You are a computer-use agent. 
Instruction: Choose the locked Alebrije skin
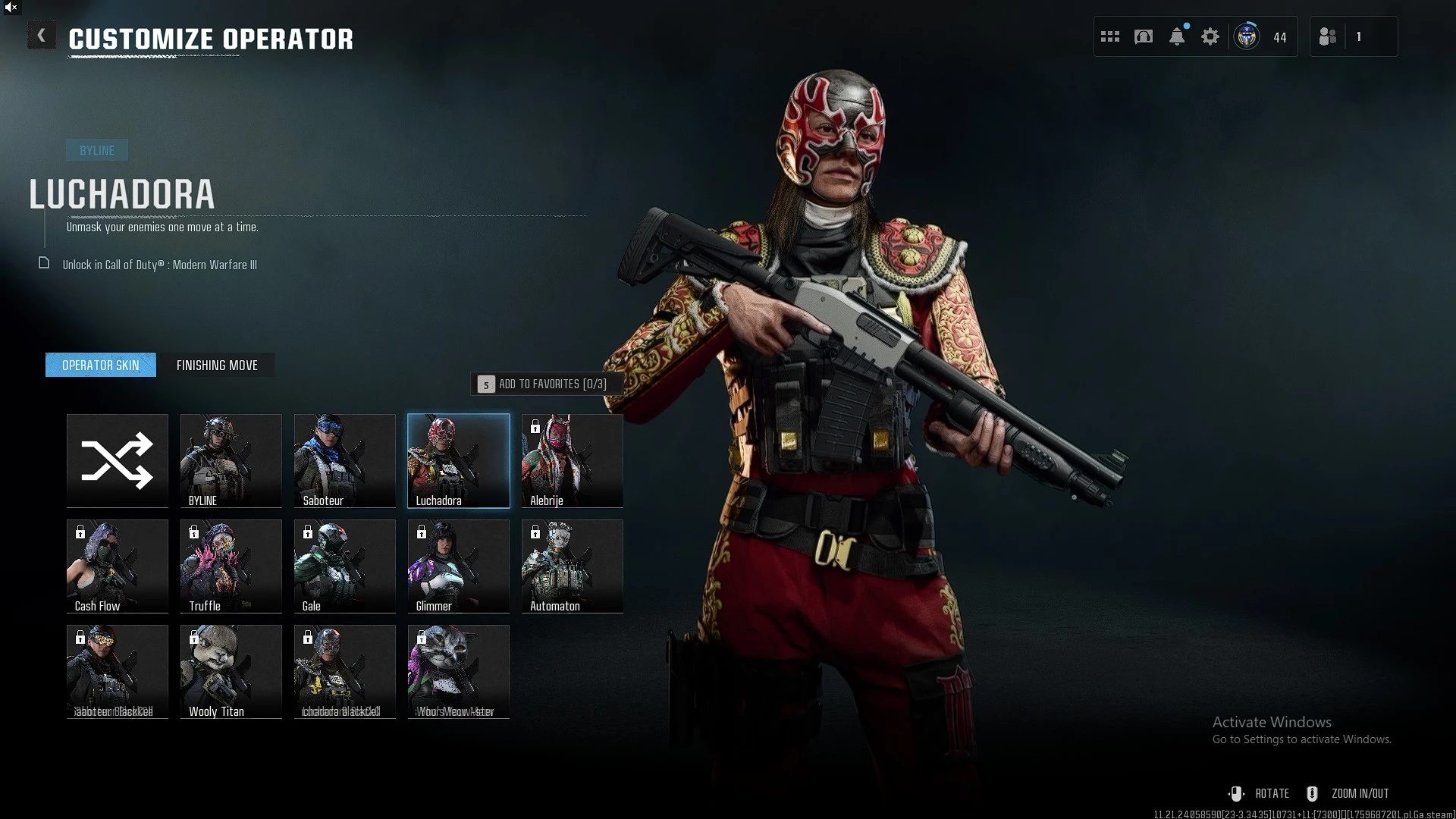[x=573, y=460]
